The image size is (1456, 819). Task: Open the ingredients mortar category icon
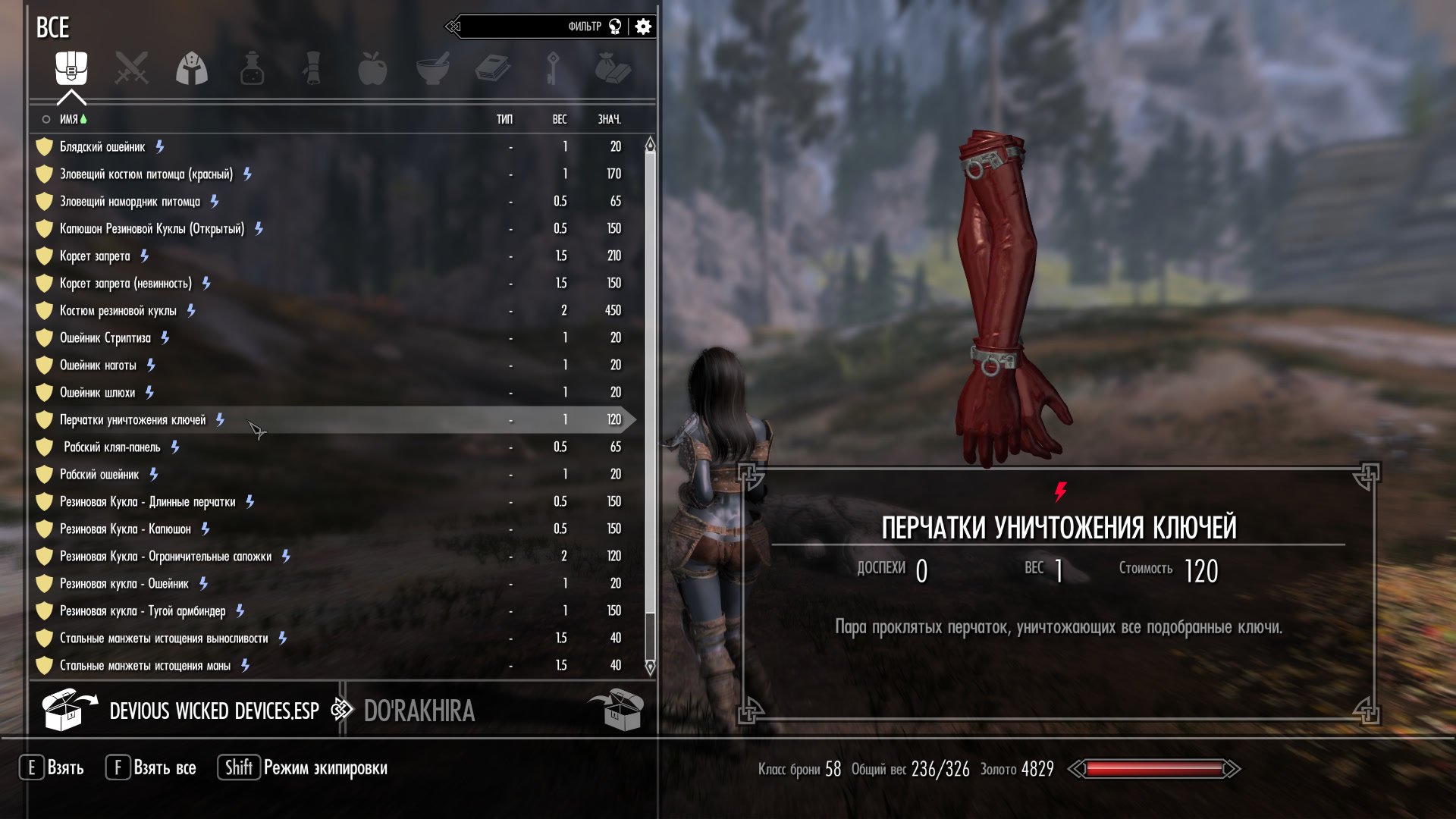(435, 69)
